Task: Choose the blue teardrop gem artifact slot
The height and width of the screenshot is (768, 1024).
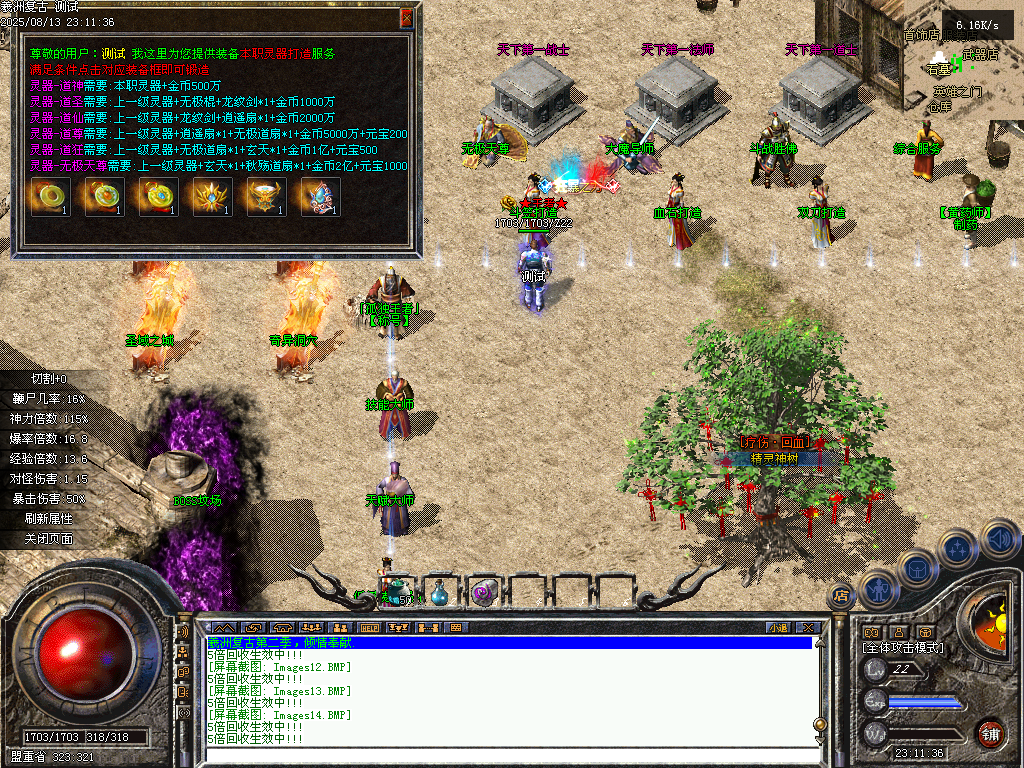Action: point(318,197)
